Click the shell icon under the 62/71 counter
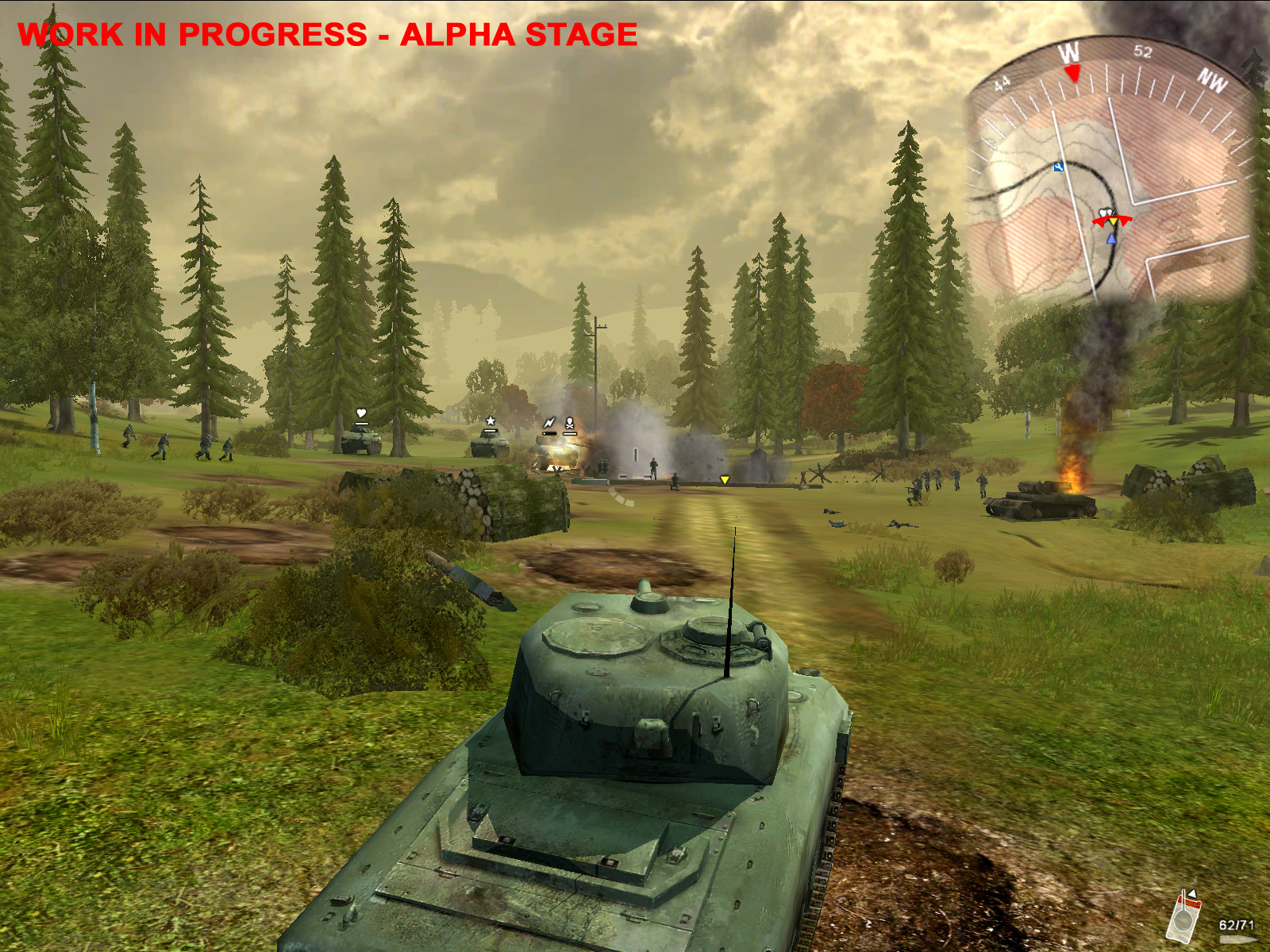 1238,939
